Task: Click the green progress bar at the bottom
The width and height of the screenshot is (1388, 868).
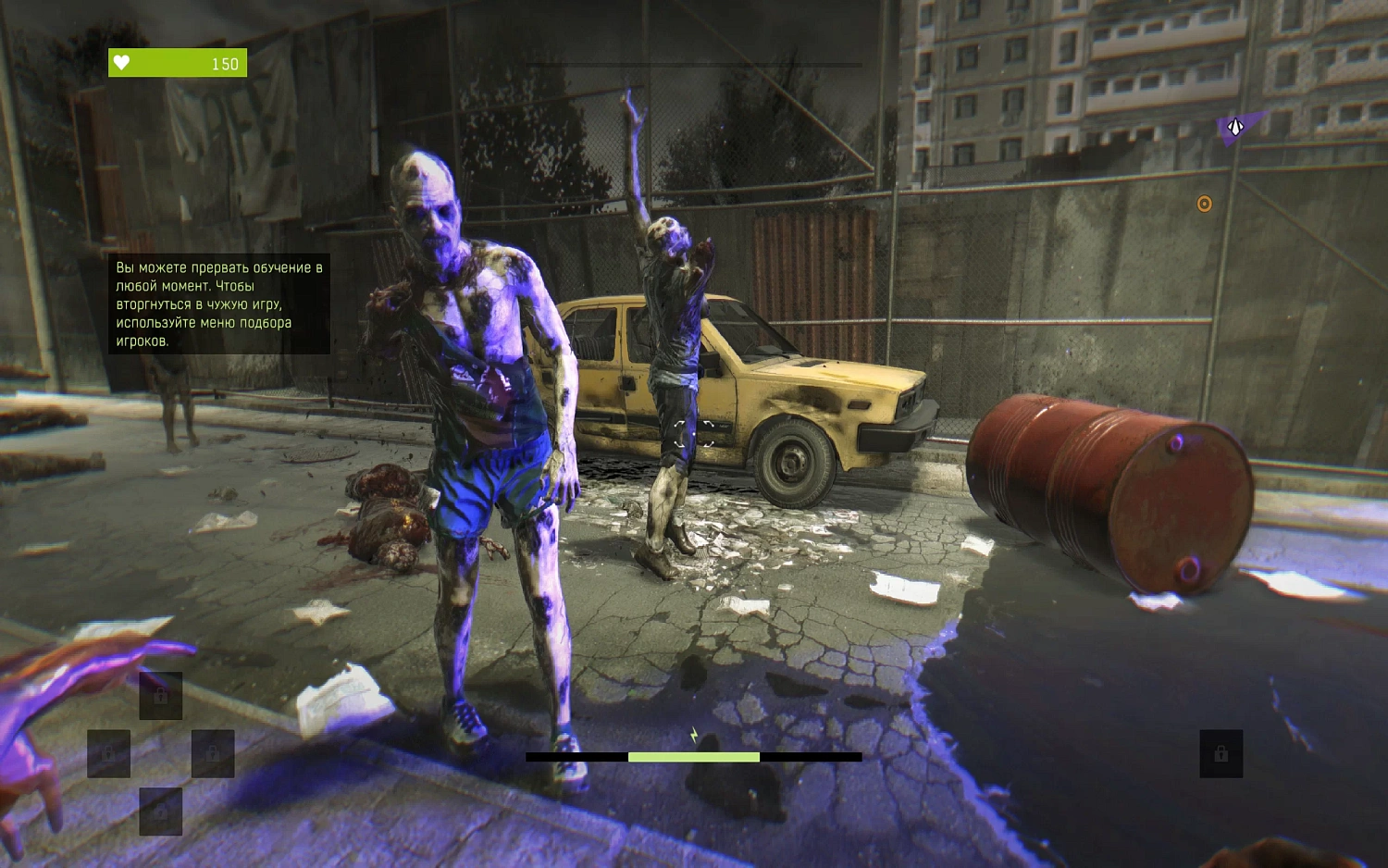Action: click(x=692, y=757)
